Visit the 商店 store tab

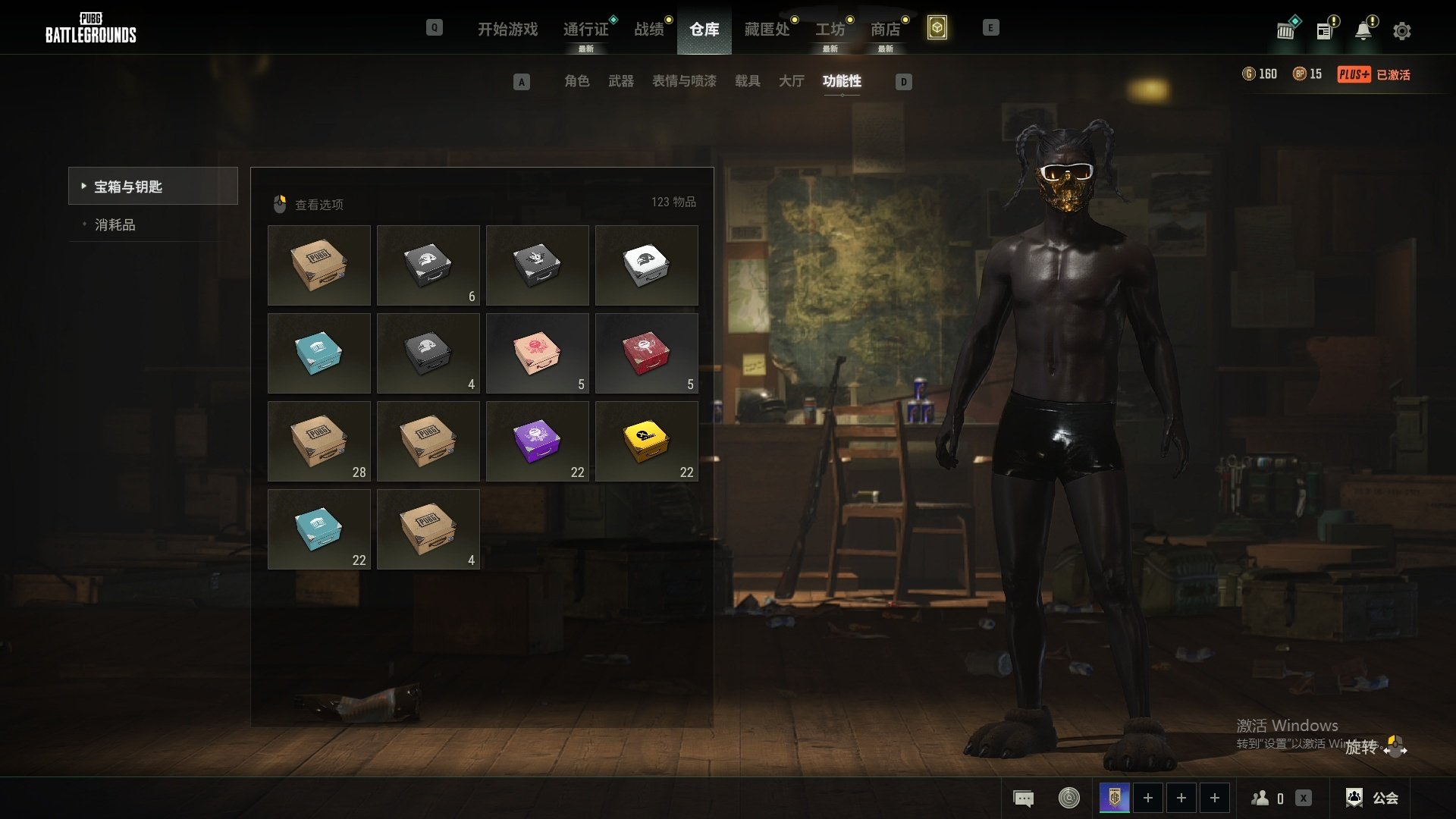[x=885, y=30]
